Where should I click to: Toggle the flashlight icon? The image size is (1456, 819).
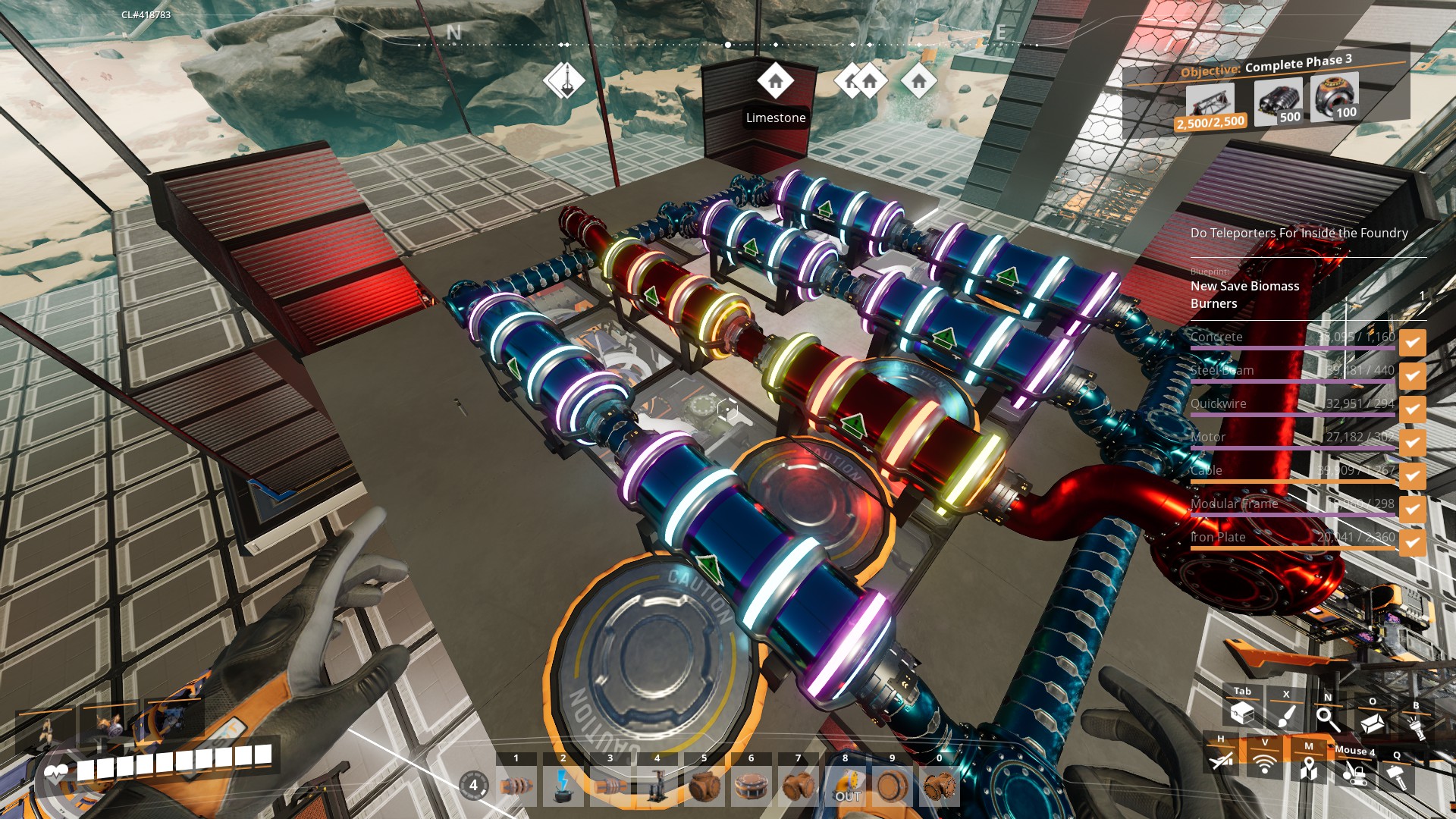[1416, 726]
